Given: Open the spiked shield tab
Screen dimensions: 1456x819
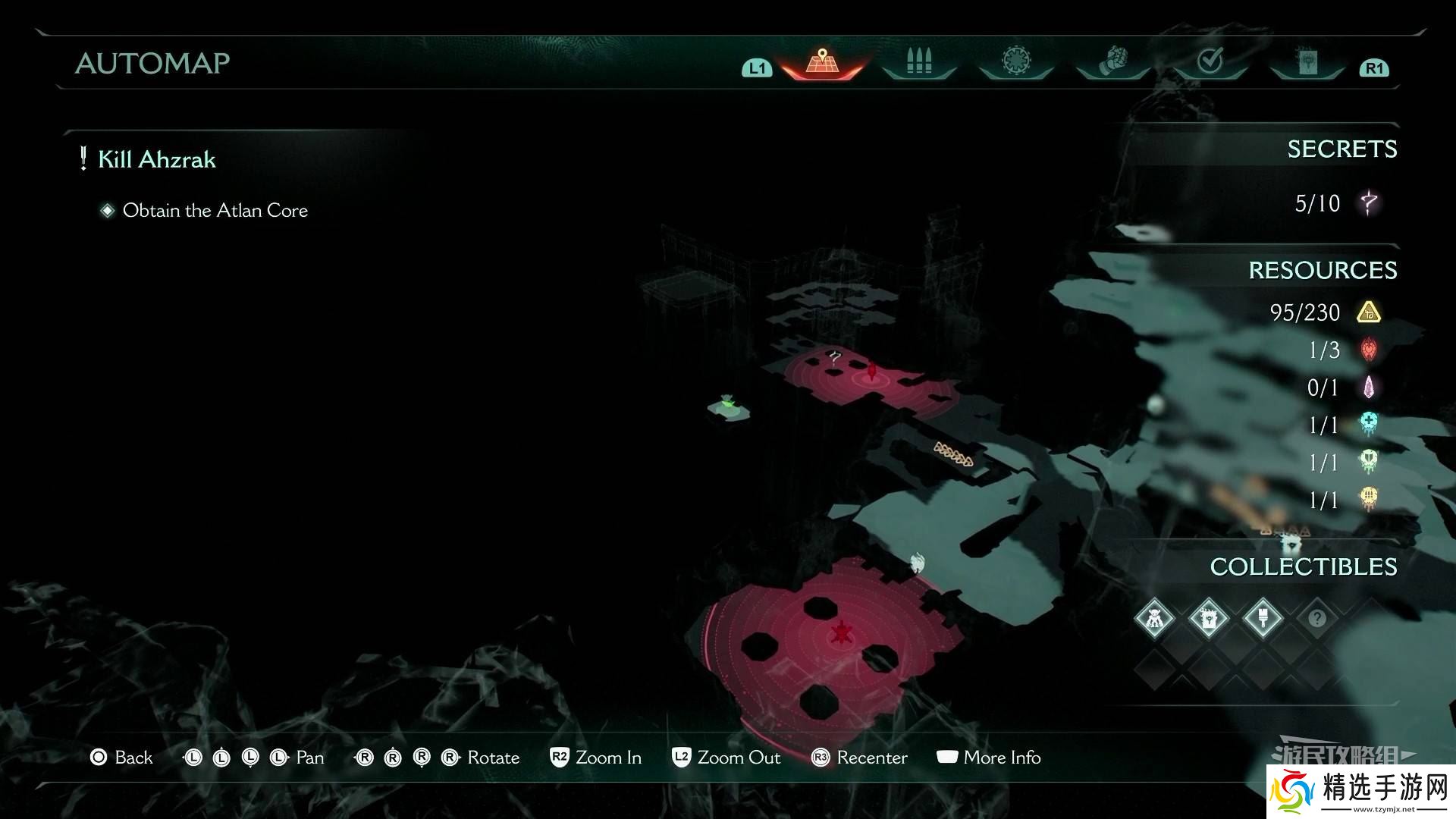Looking at the screenshot, I should click(1015, 61).
